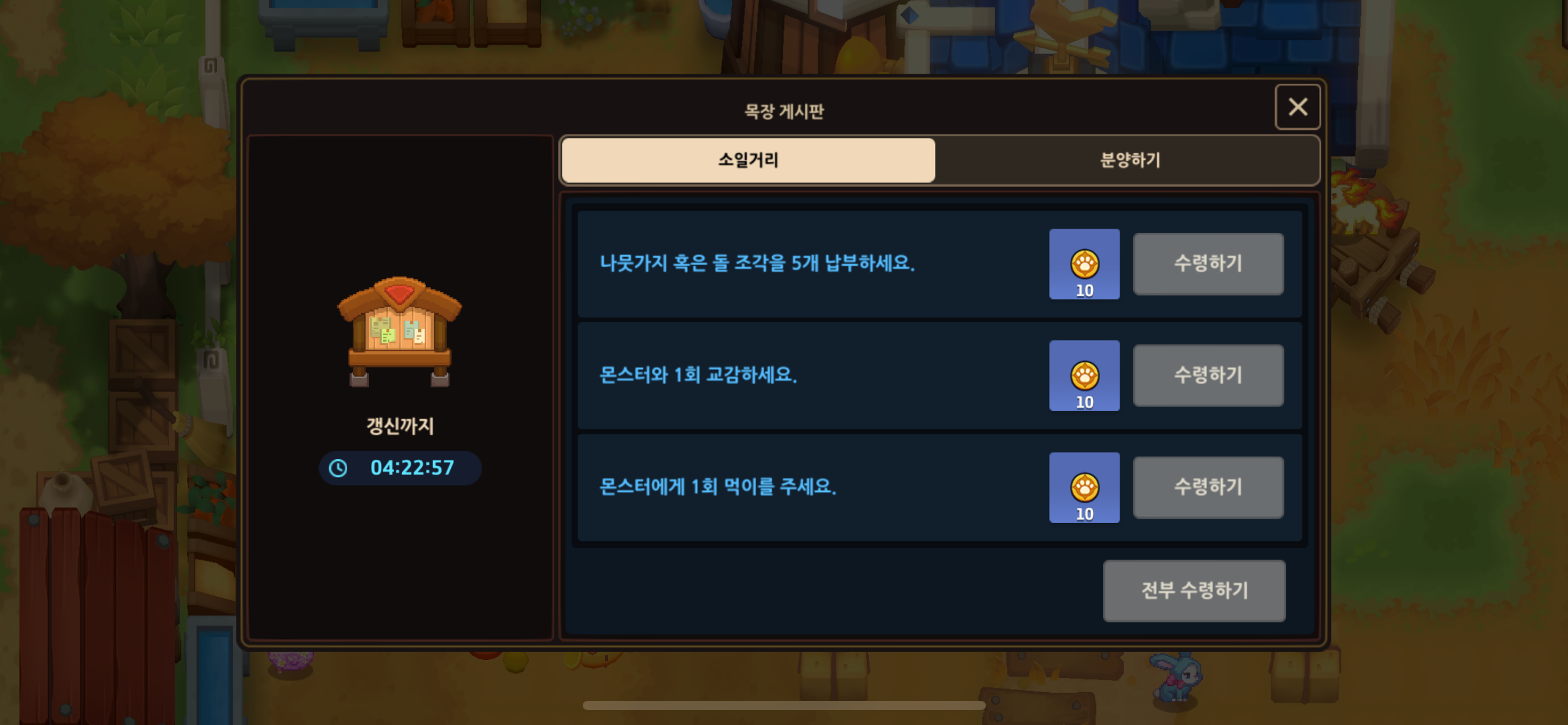The width and height of the screenshot is (1568, 725).
Task: Click 수령하기 on the 몬스터와 1회 교감하세요 quest
Action: pyautogui.click(x=1207, y=375)
